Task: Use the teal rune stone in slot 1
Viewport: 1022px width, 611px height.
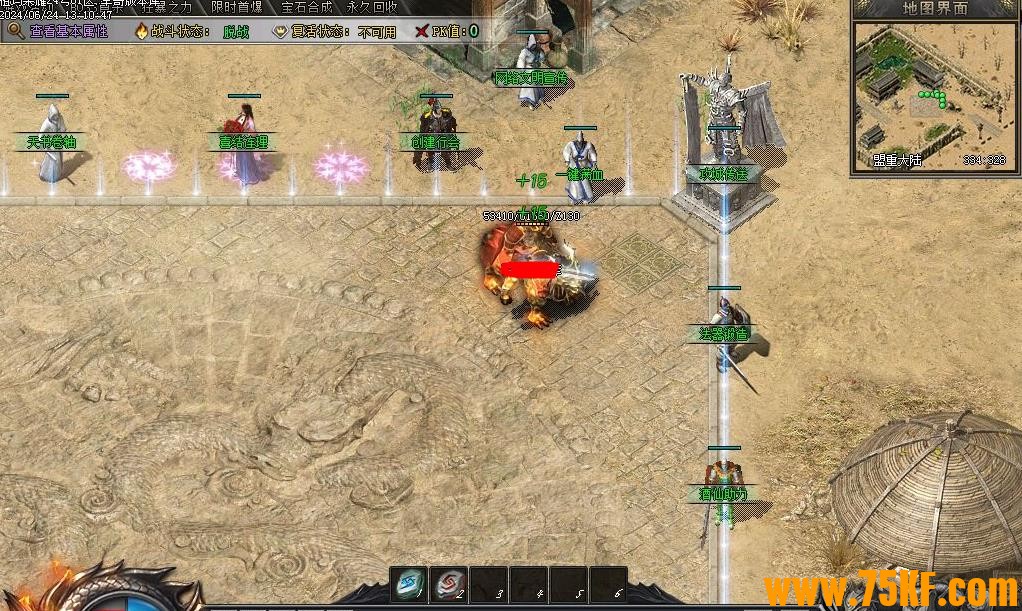Action: click(408, 584)
